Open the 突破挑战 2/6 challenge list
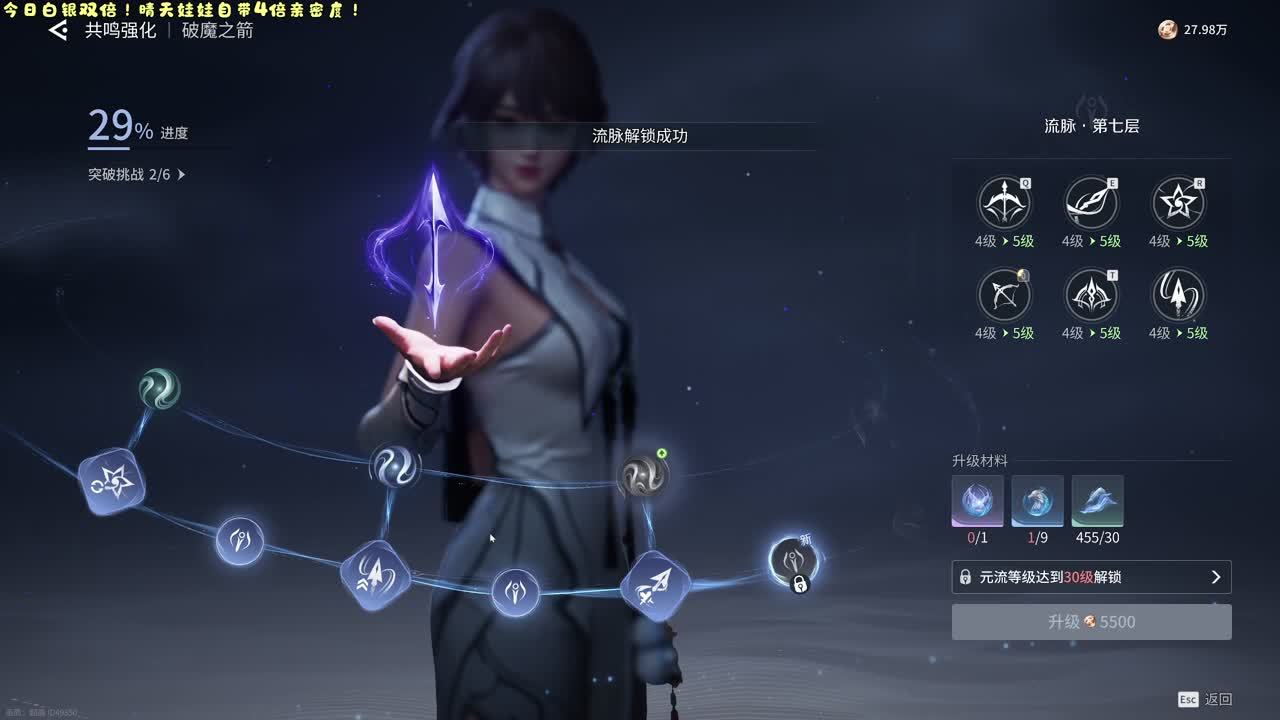1280x720 pixels. (137, 175)
